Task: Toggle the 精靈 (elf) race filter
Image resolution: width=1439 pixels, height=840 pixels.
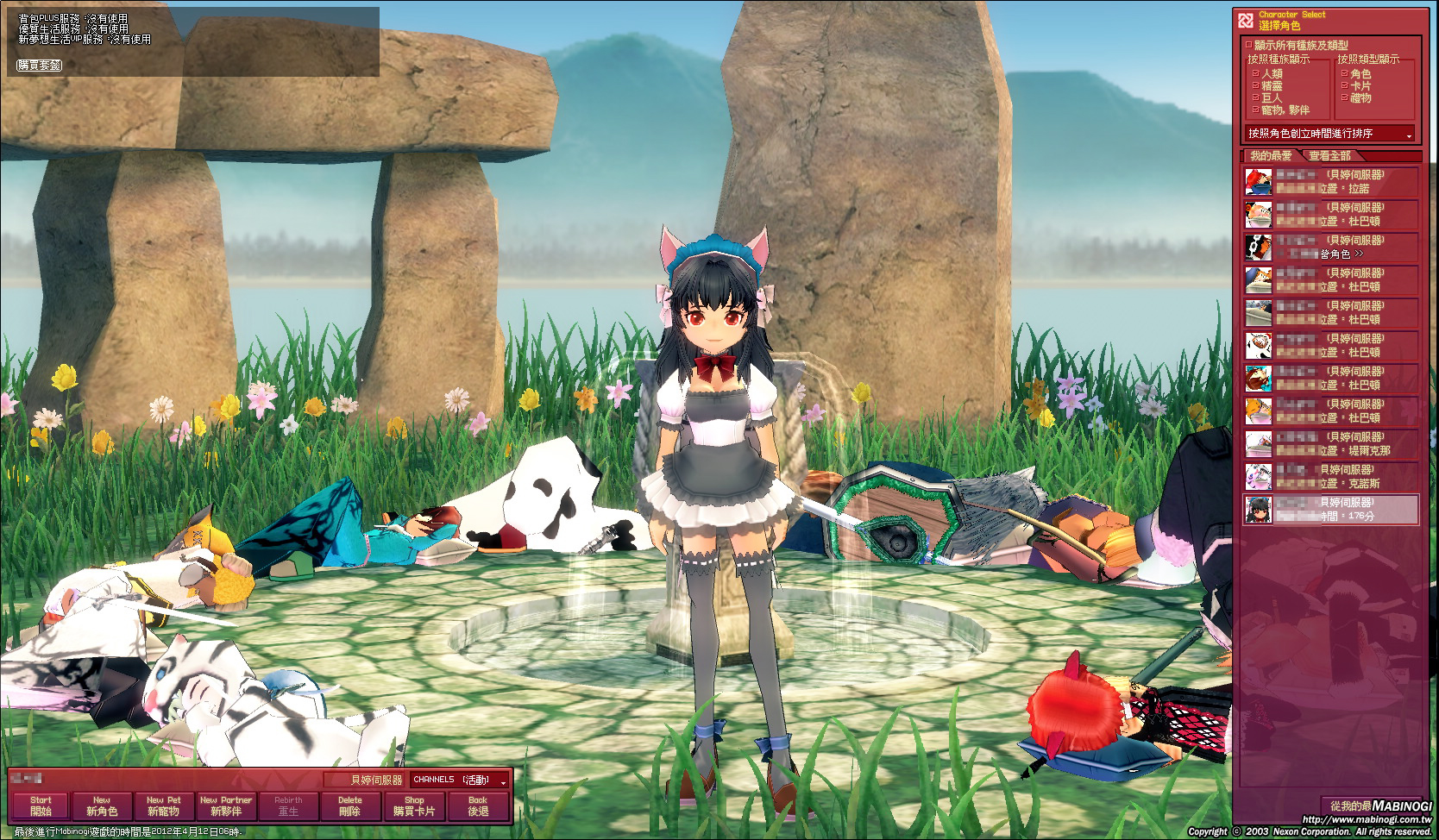Action: pos(1256,86)
